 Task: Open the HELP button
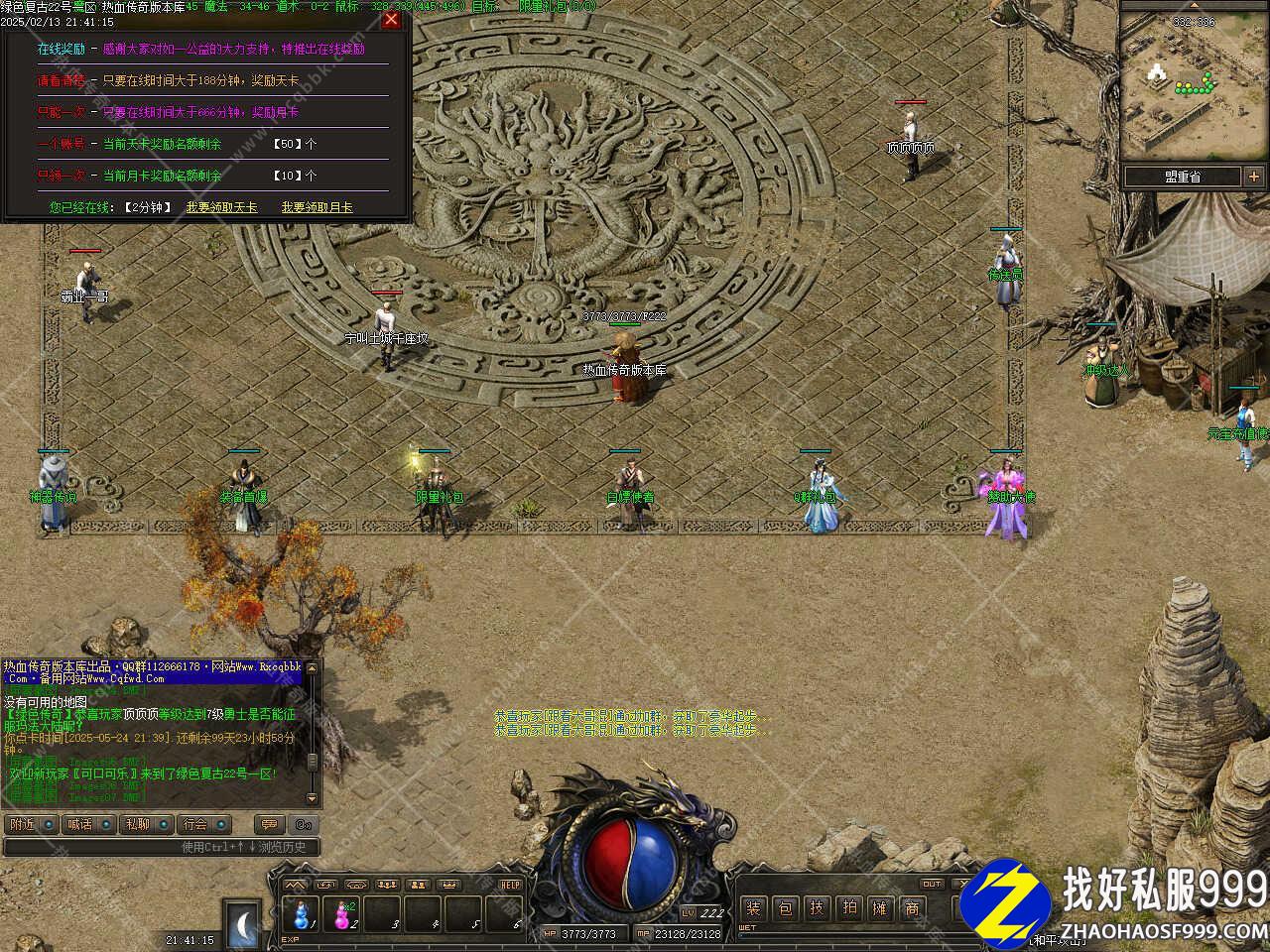510,885
